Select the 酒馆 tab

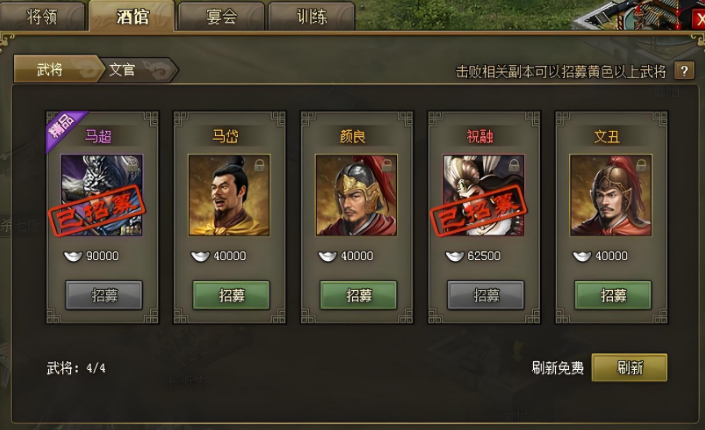point(131,15)
